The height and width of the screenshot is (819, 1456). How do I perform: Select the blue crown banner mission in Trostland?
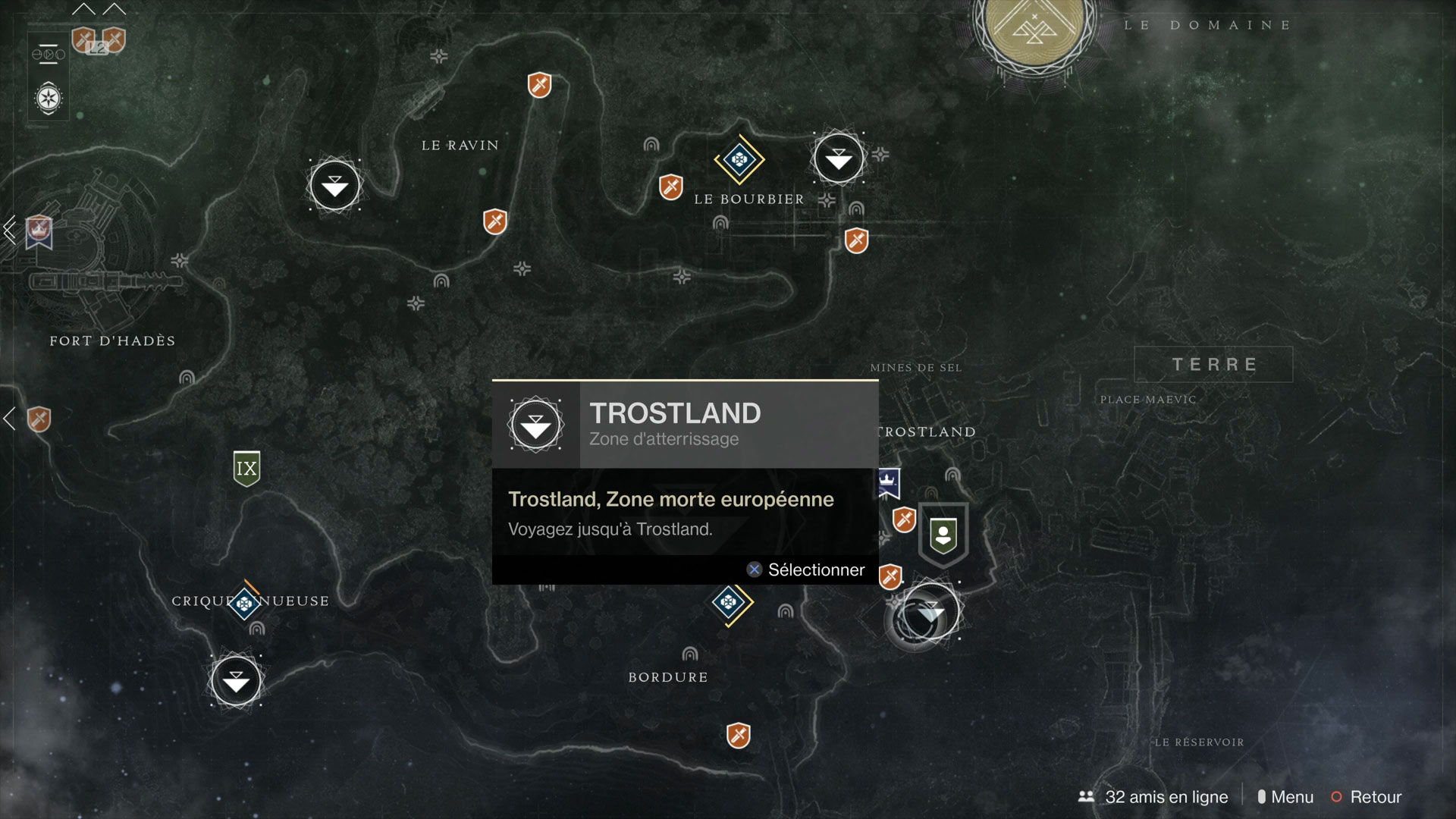[x=888, y=482]
